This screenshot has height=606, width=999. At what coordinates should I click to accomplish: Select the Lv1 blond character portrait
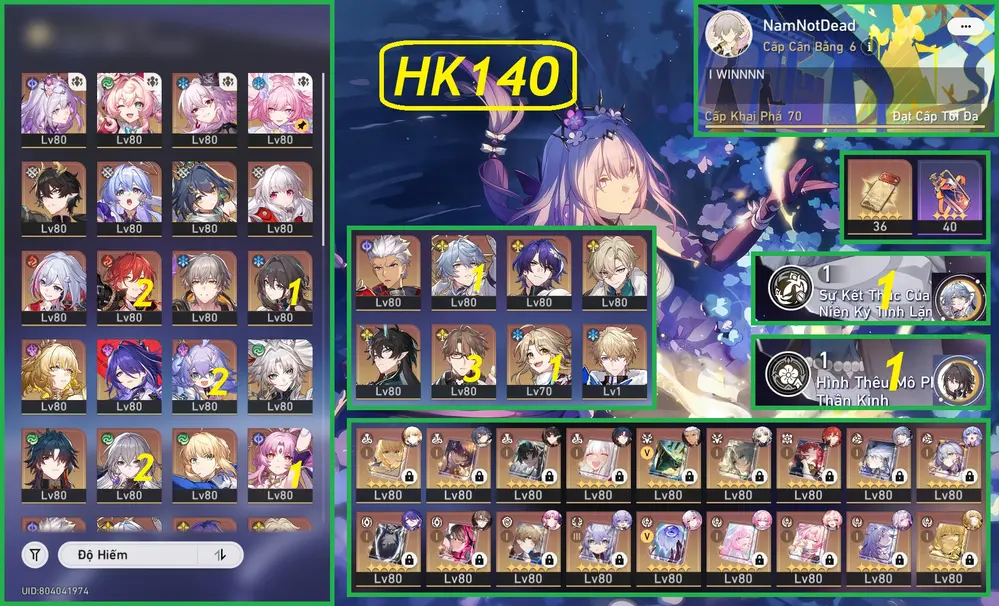pos(614,358)
